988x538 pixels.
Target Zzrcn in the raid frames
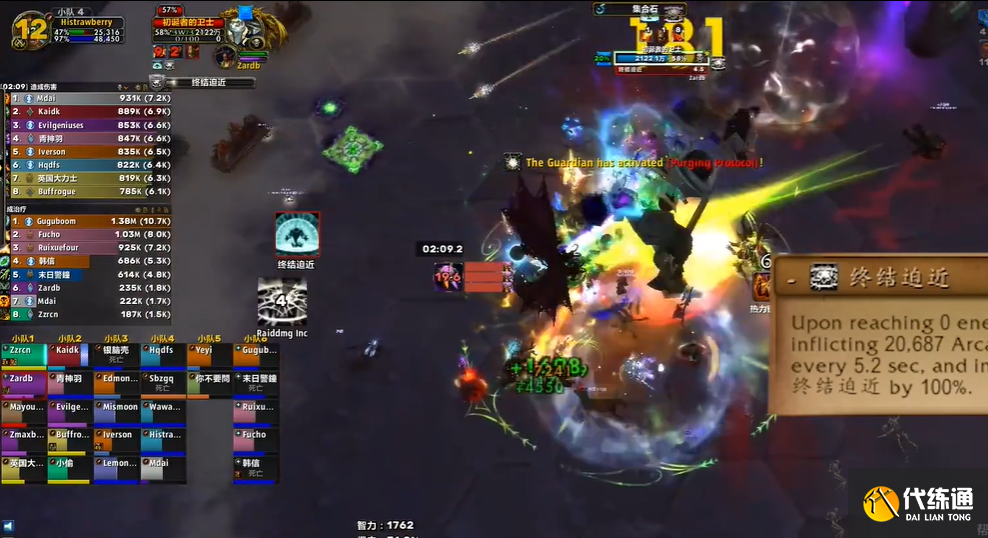[23, 356]
